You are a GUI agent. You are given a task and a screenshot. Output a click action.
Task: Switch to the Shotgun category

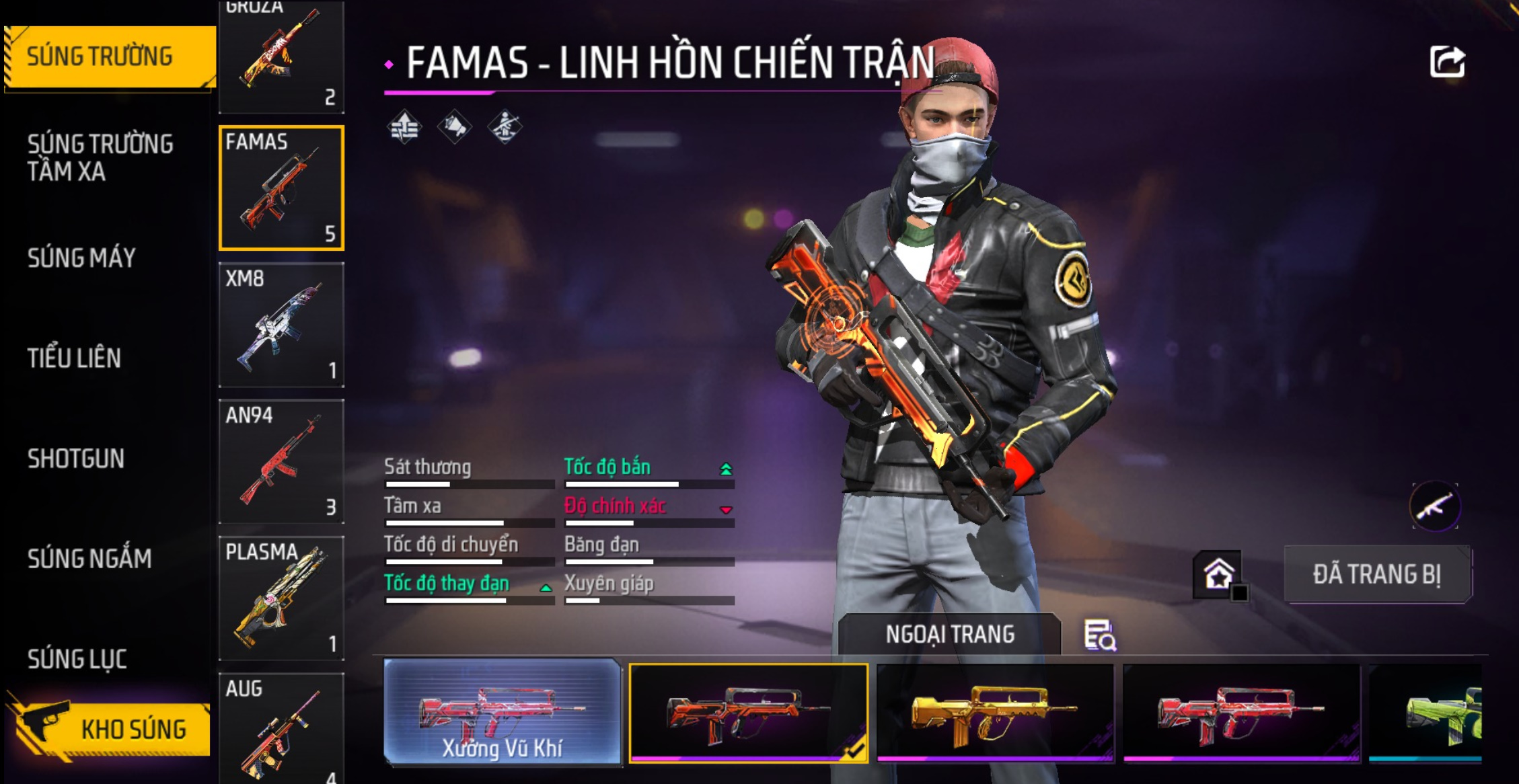coord(76,459)
